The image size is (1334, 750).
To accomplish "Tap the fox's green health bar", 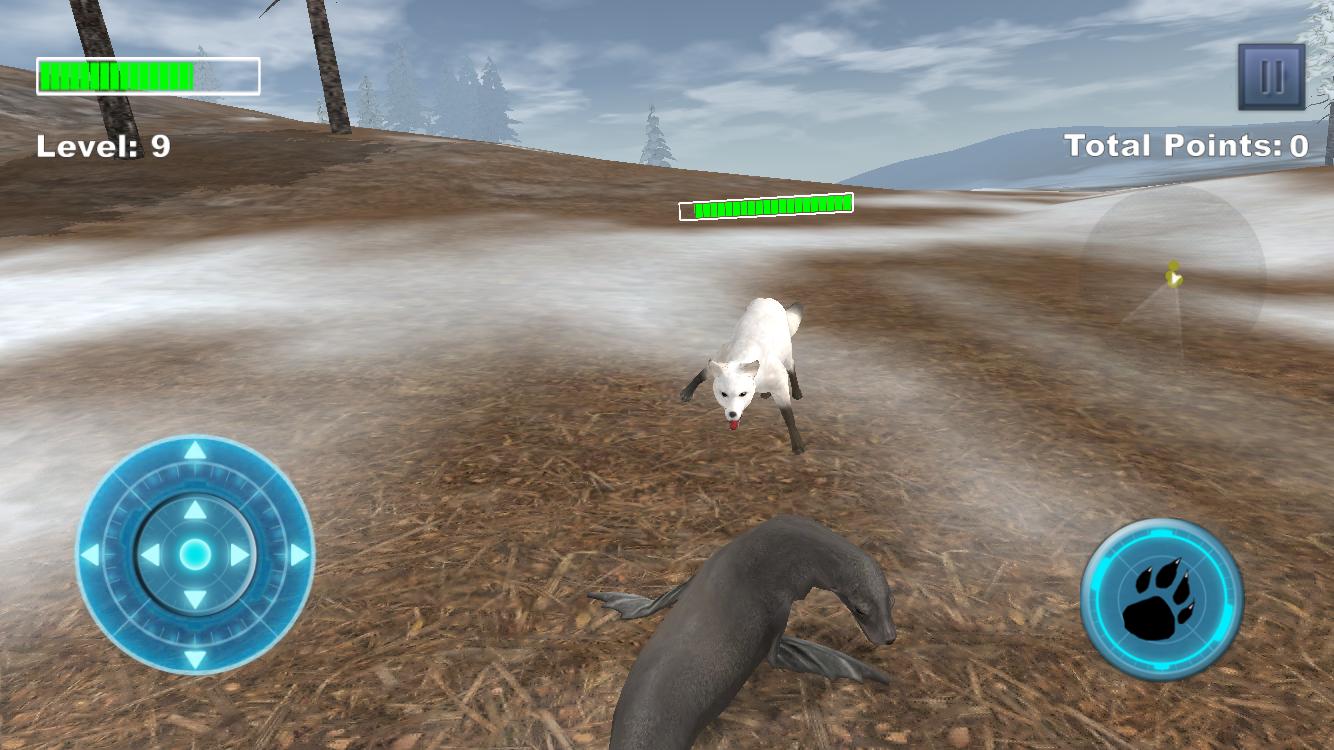I will click(x=765, y=206).
